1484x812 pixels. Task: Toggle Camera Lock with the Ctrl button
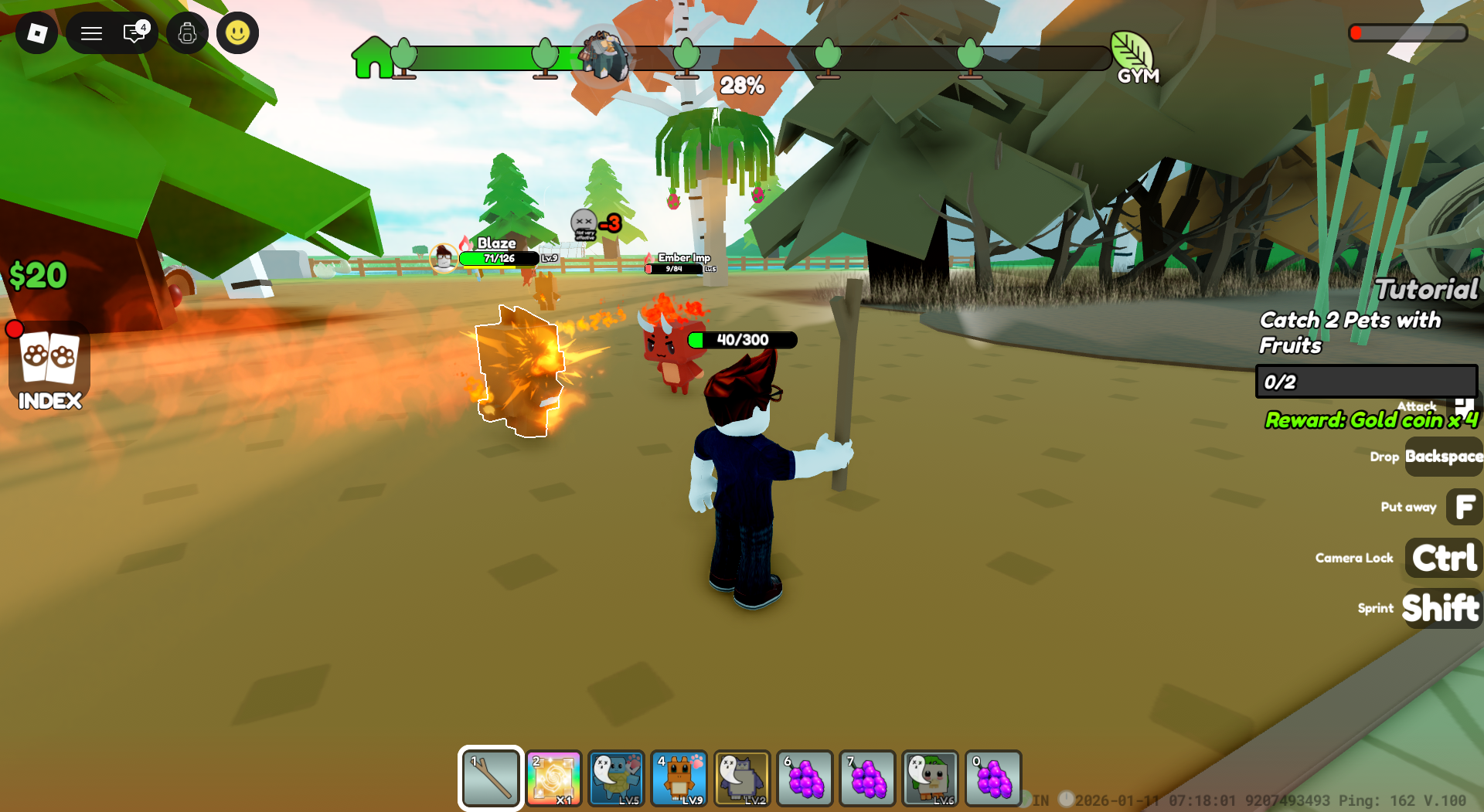[1442, 558]
